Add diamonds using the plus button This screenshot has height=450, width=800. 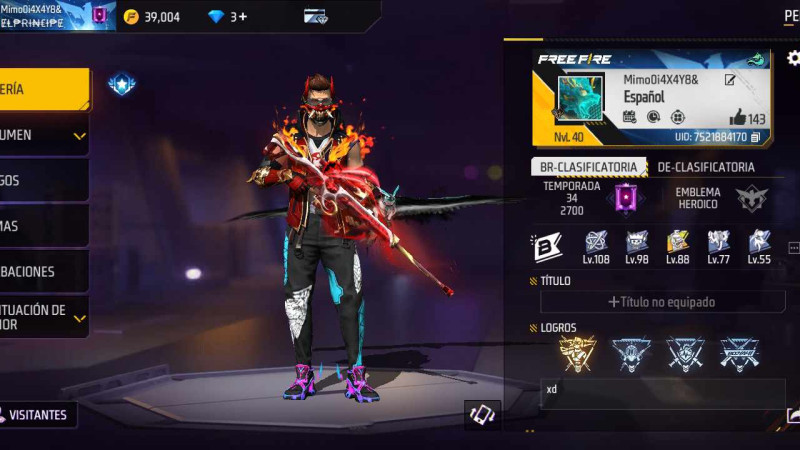coord(241,16)
